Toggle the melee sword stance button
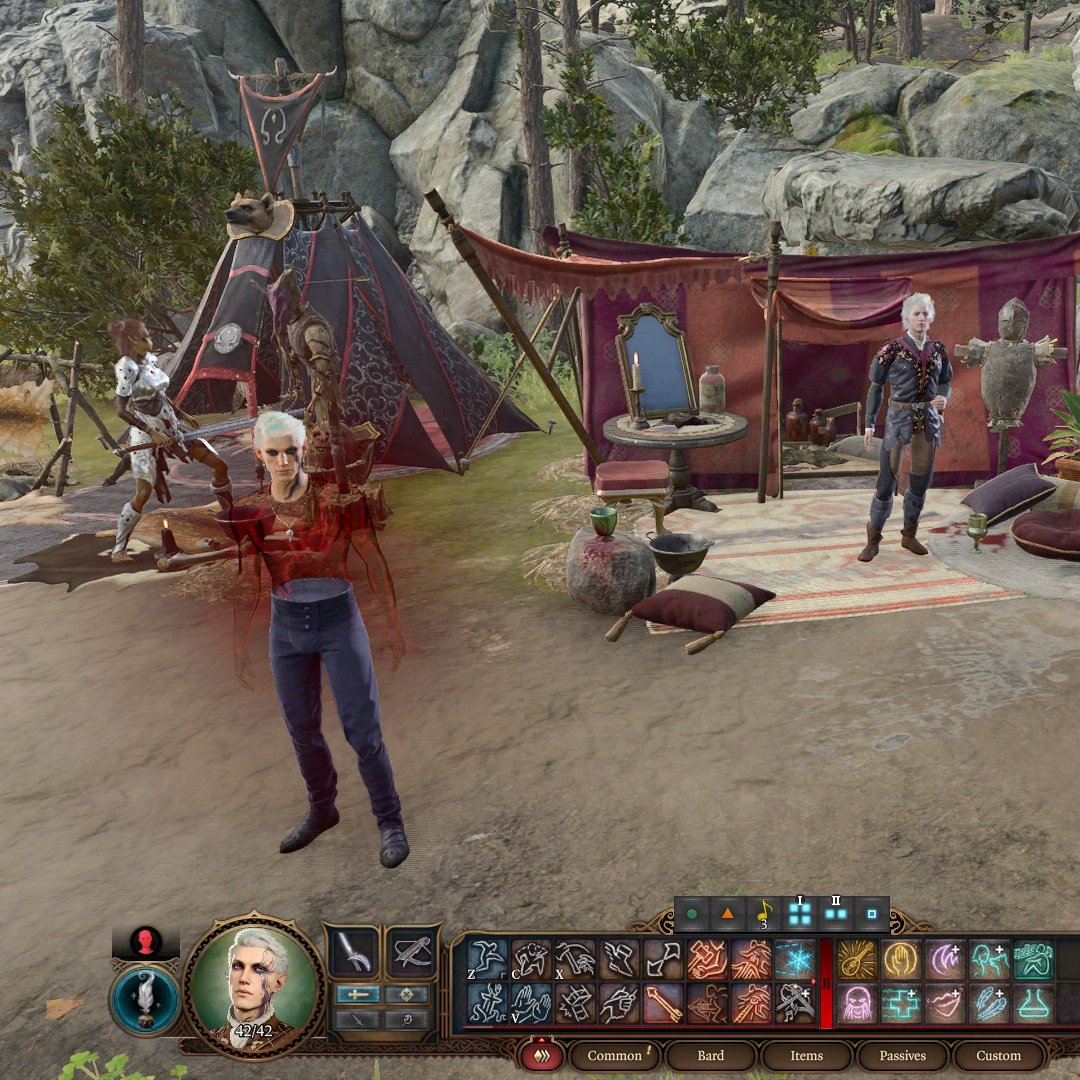Viewport: 1080px width, 1080px height. click(x=357, y=994)
